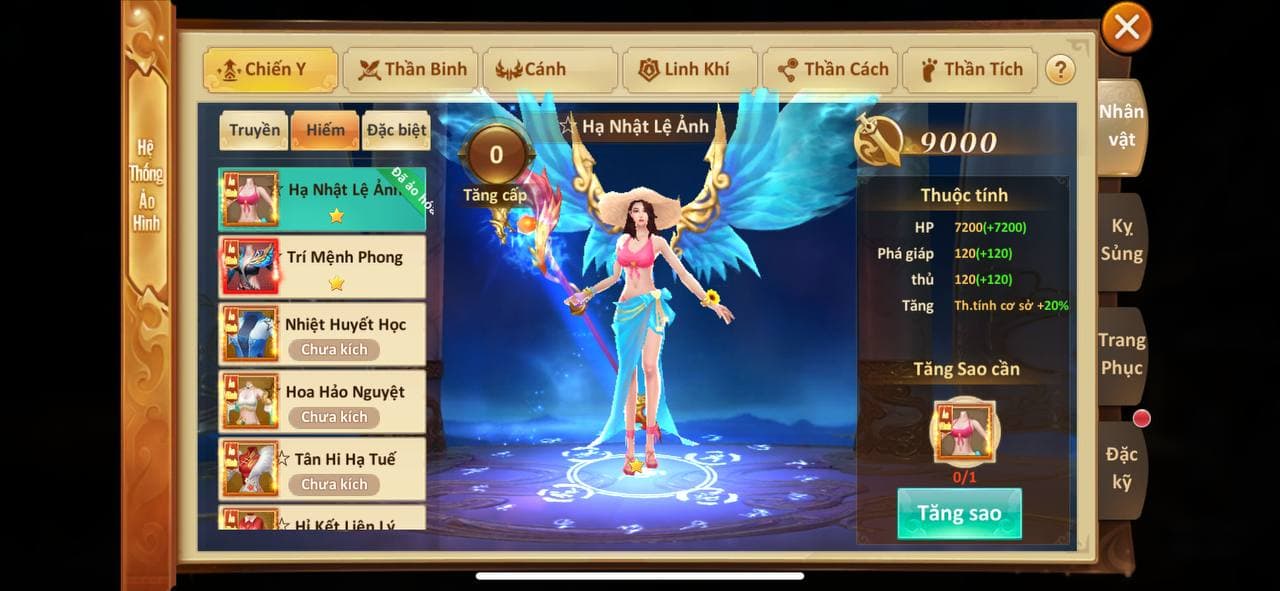Choose the Truyền rarity filter

coord(254,130)
